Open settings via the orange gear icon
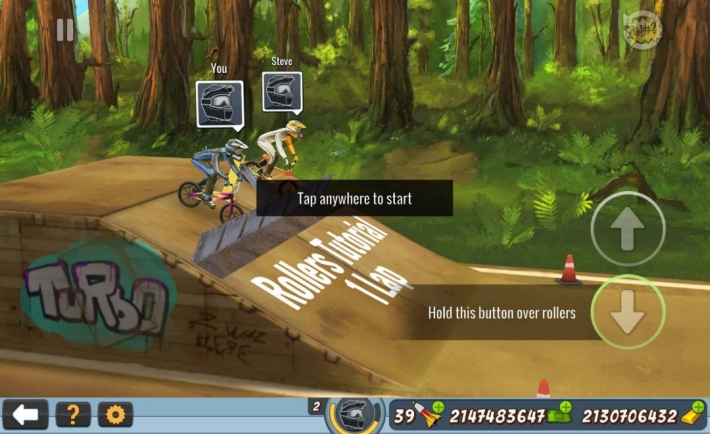 point(115,414)
